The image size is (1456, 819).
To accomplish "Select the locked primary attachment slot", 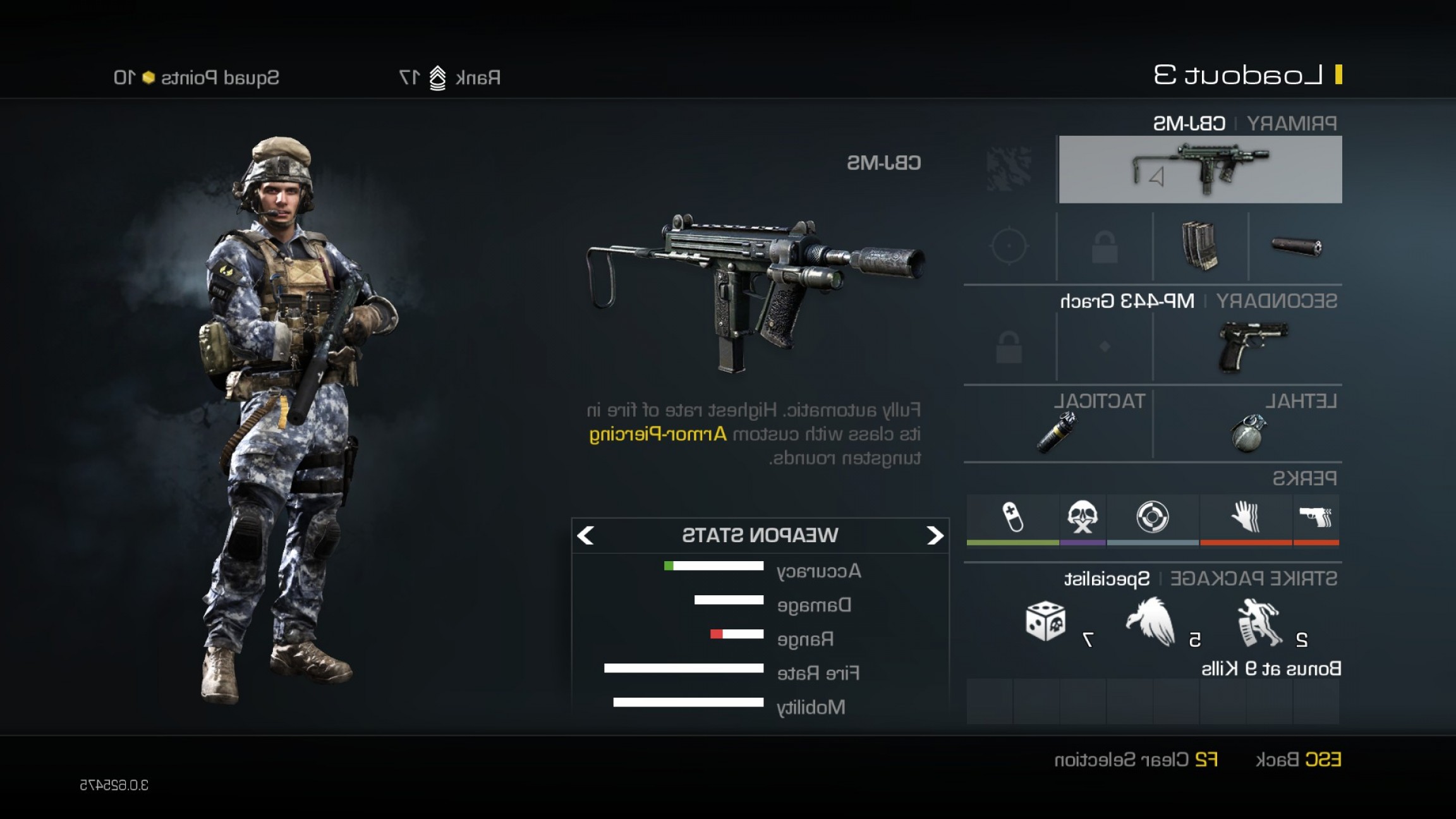I will pyautogui.click(x=1104, y=246).
